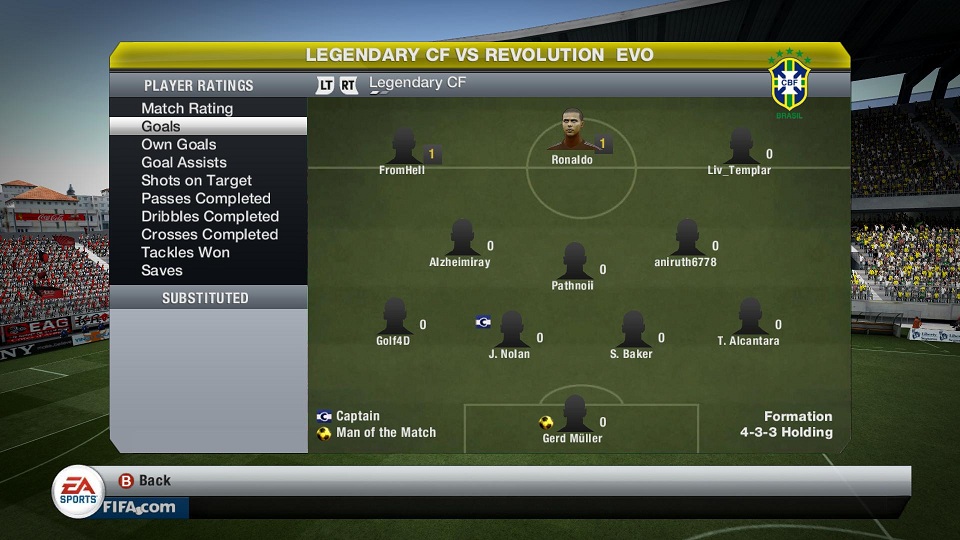Switch to Dribbles Completed stat

210,216
